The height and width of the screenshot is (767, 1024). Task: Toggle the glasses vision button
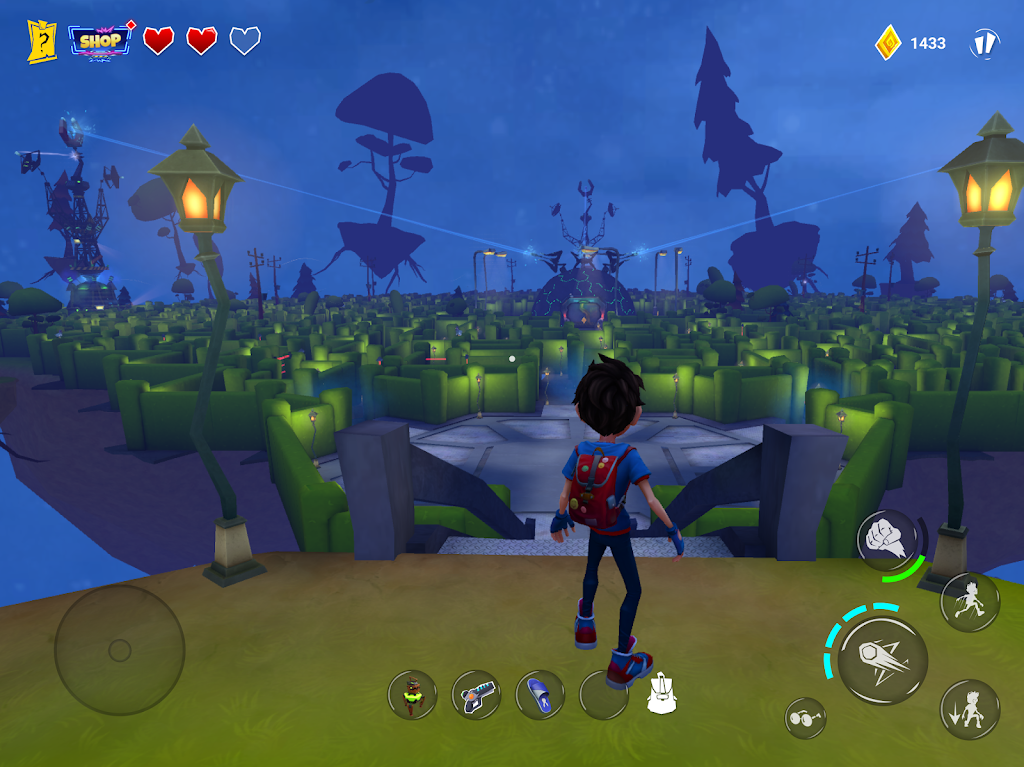(x=805, y=718)
